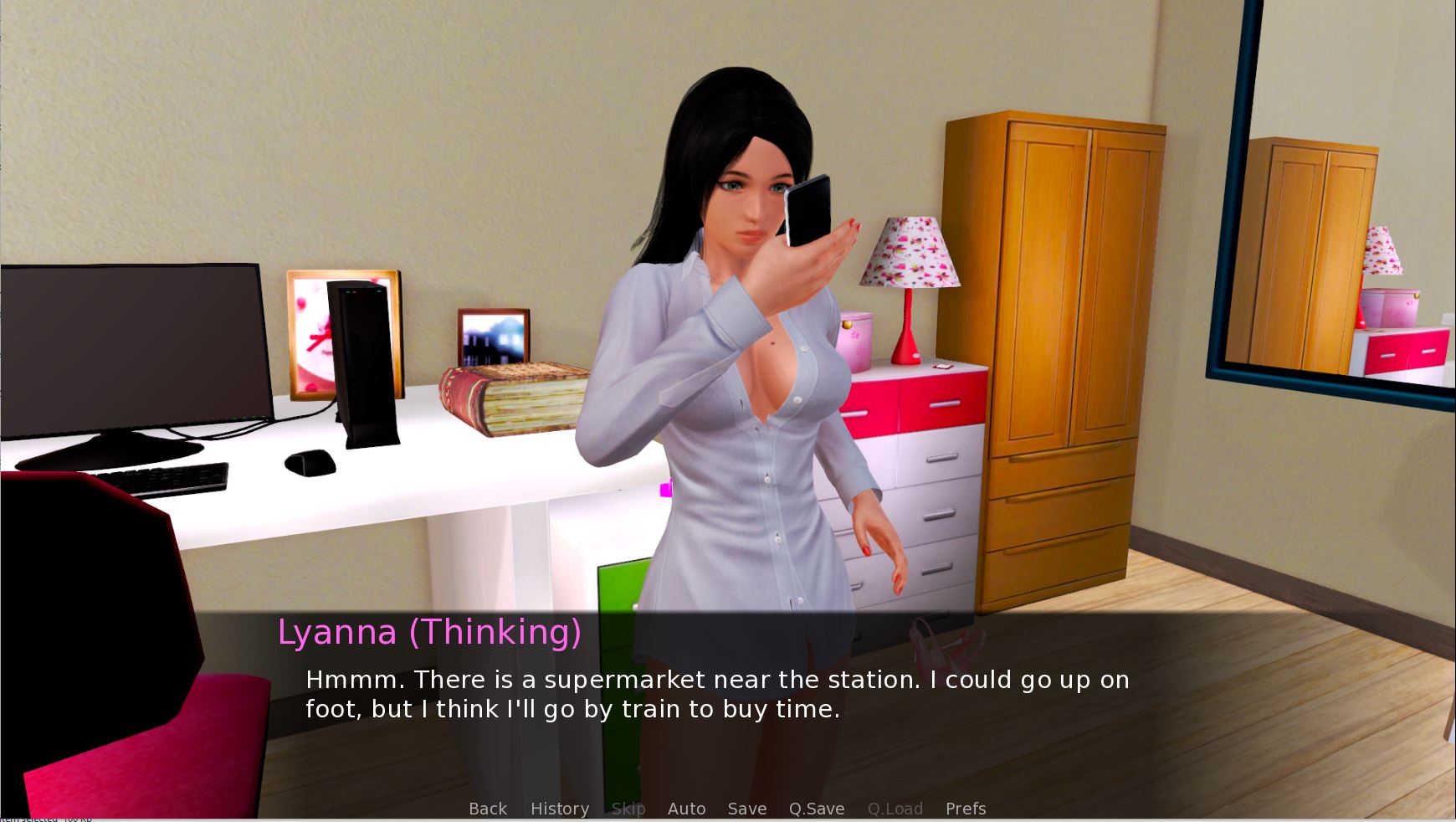Go back to the previous dialogue line
Viewport: 1456px width, 822px height.
coord(488,809)
